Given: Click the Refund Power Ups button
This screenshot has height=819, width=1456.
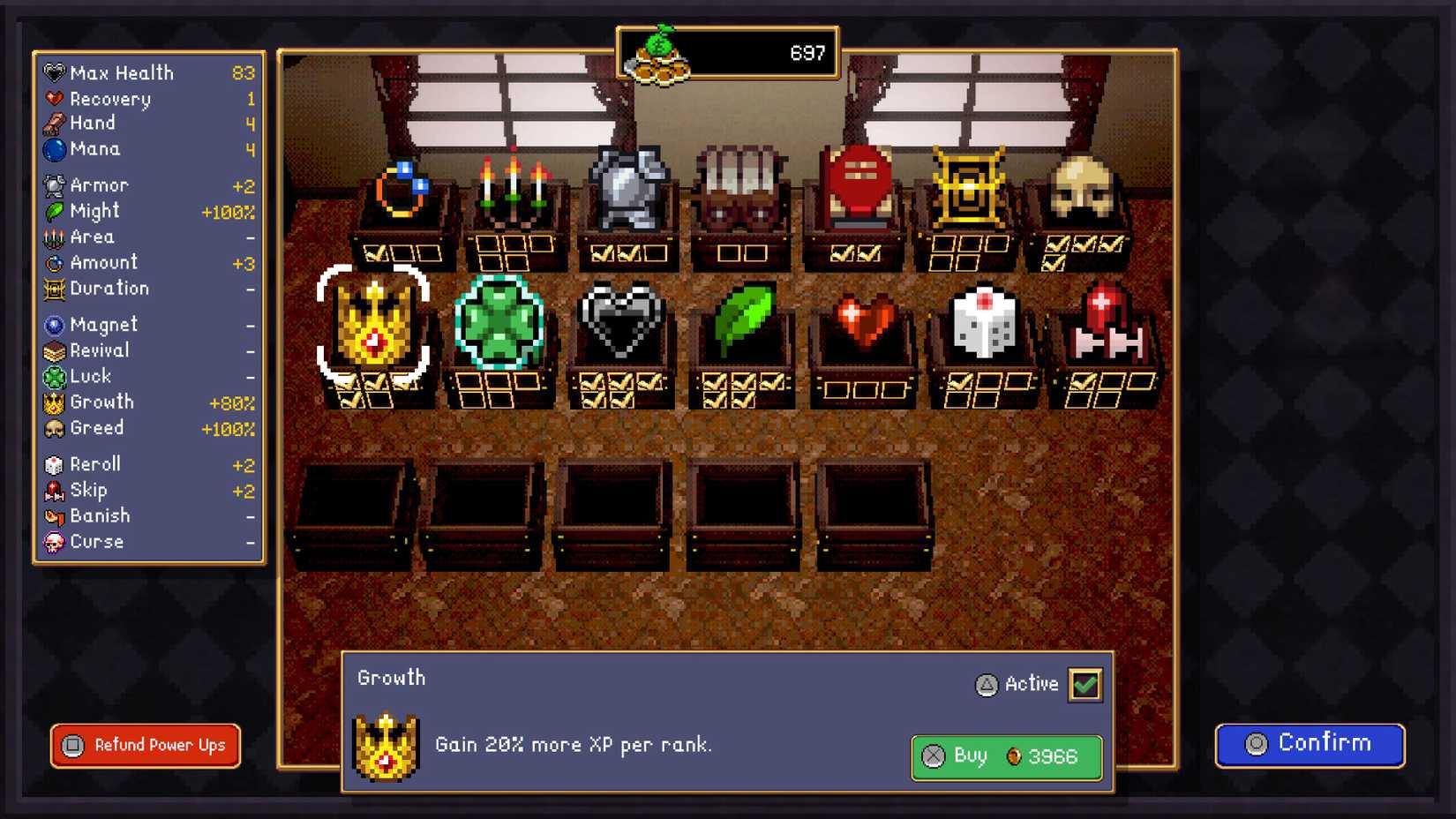Looking at the screenshot, I should tap(144, 746).
